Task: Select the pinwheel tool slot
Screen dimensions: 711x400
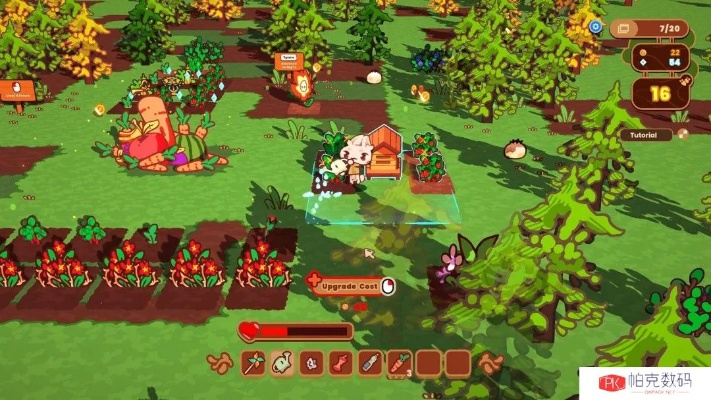Action: 253,362
